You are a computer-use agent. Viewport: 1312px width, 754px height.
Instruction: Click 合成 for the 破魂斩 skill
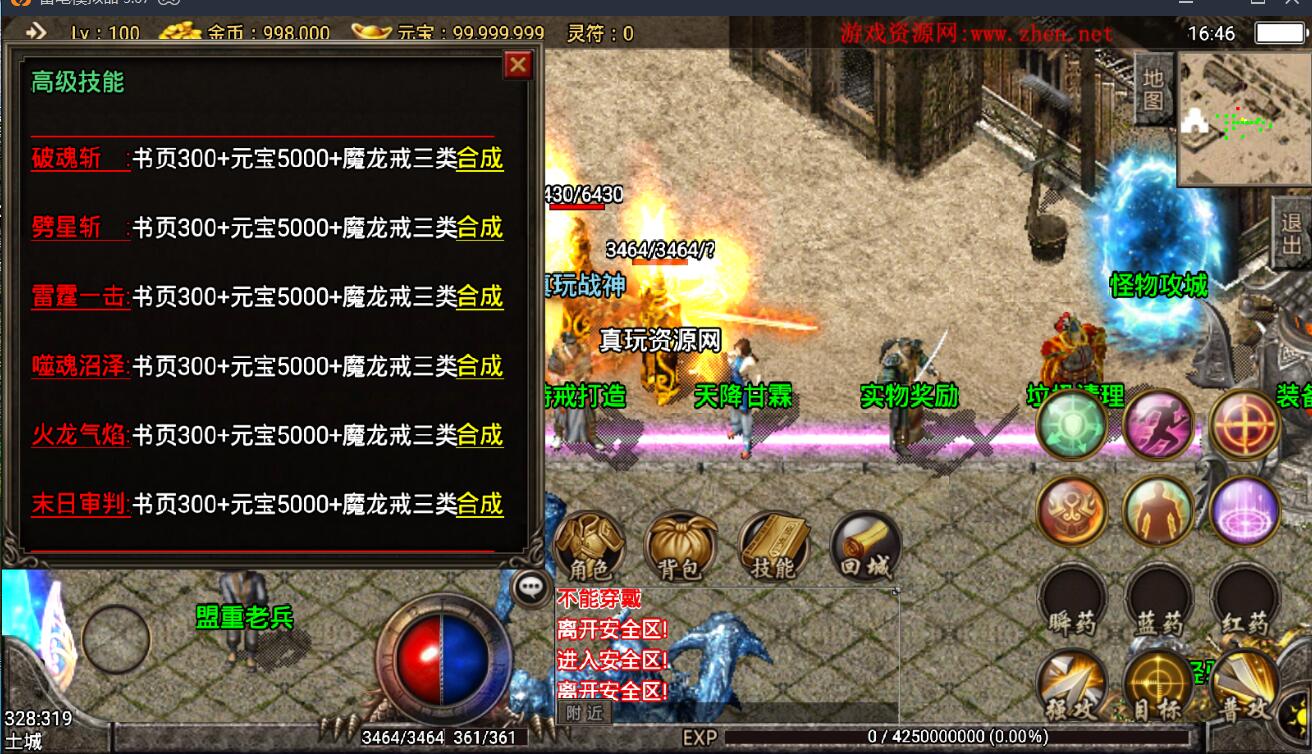[479, 159]
